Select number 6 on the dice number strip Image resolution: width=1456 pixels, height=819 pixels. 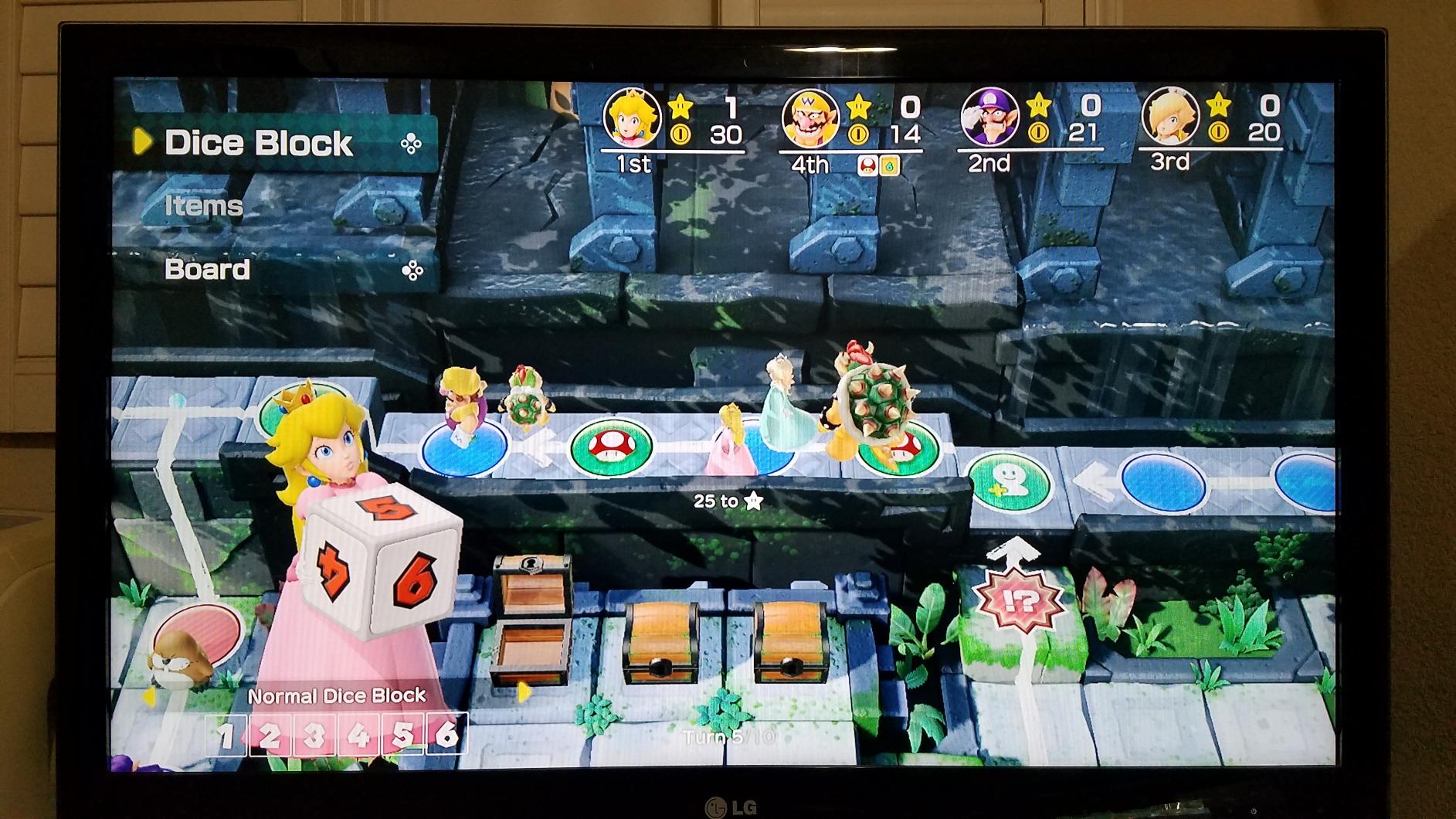[x=451, y=739]
